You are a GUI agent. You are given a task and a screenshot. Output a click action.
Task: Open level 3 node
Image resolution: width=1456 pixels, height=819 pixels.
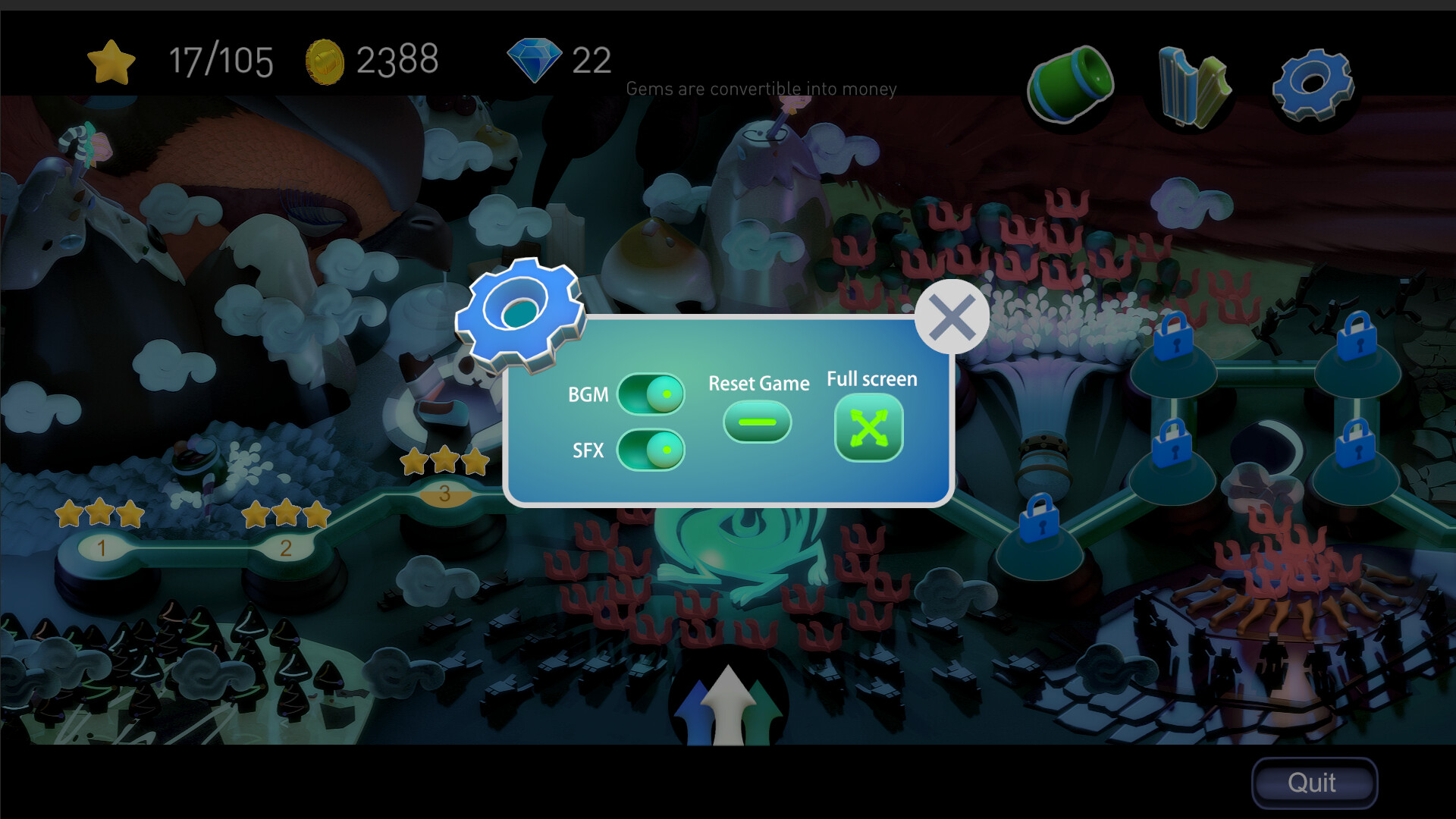(444, 494)
